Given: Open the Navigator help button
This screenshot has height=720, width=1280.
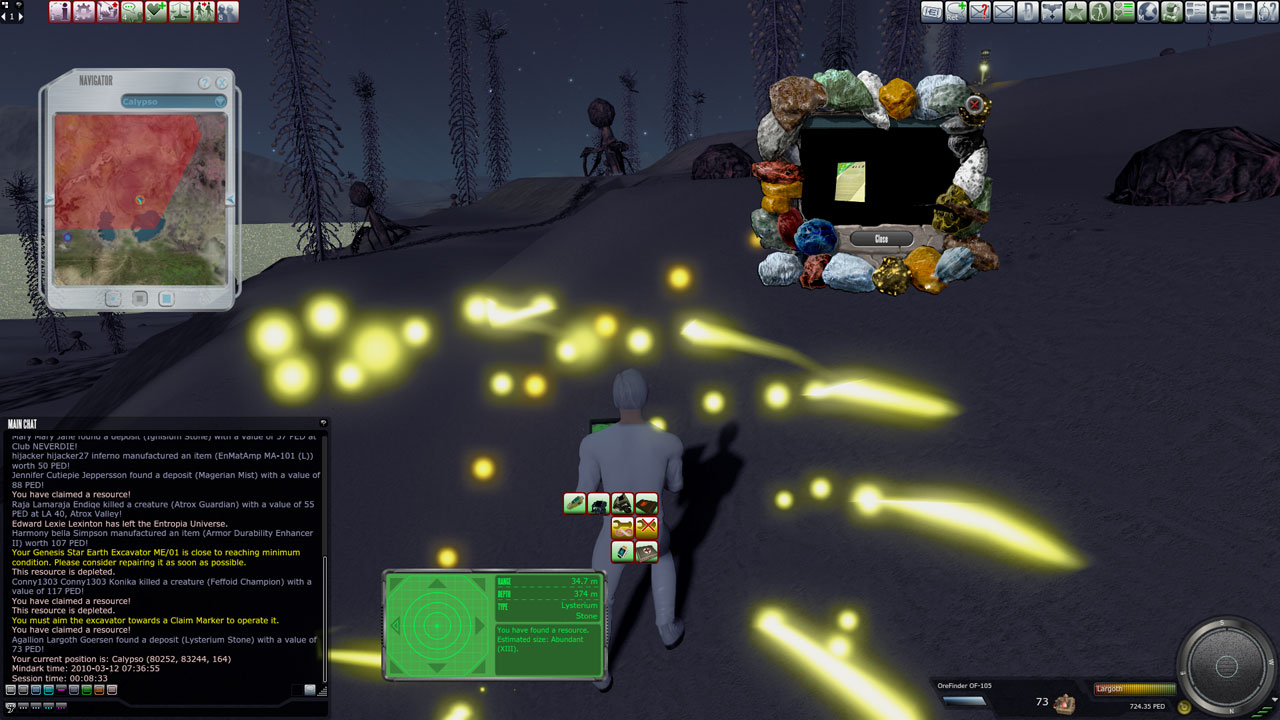Looking at the screenshot, I should (x=205, y=83).
